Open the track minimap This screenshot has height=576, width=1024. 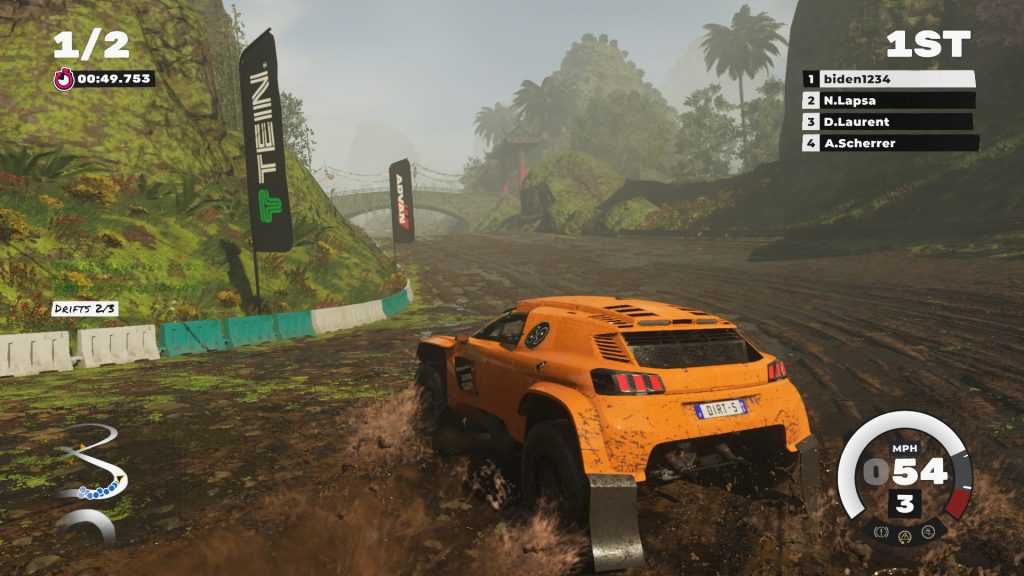click(x=88, y=478)
